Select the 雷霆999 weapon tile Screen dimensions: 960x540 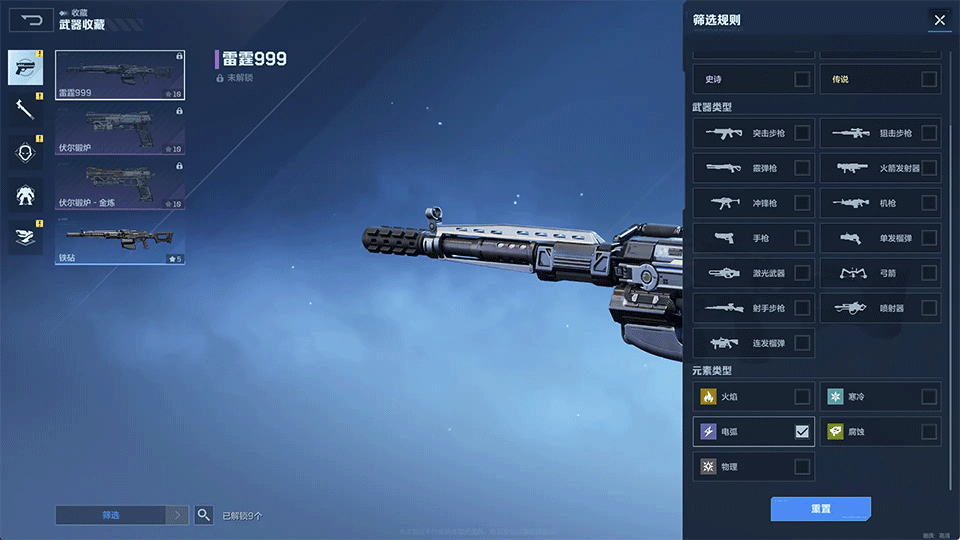click(120, 76)
